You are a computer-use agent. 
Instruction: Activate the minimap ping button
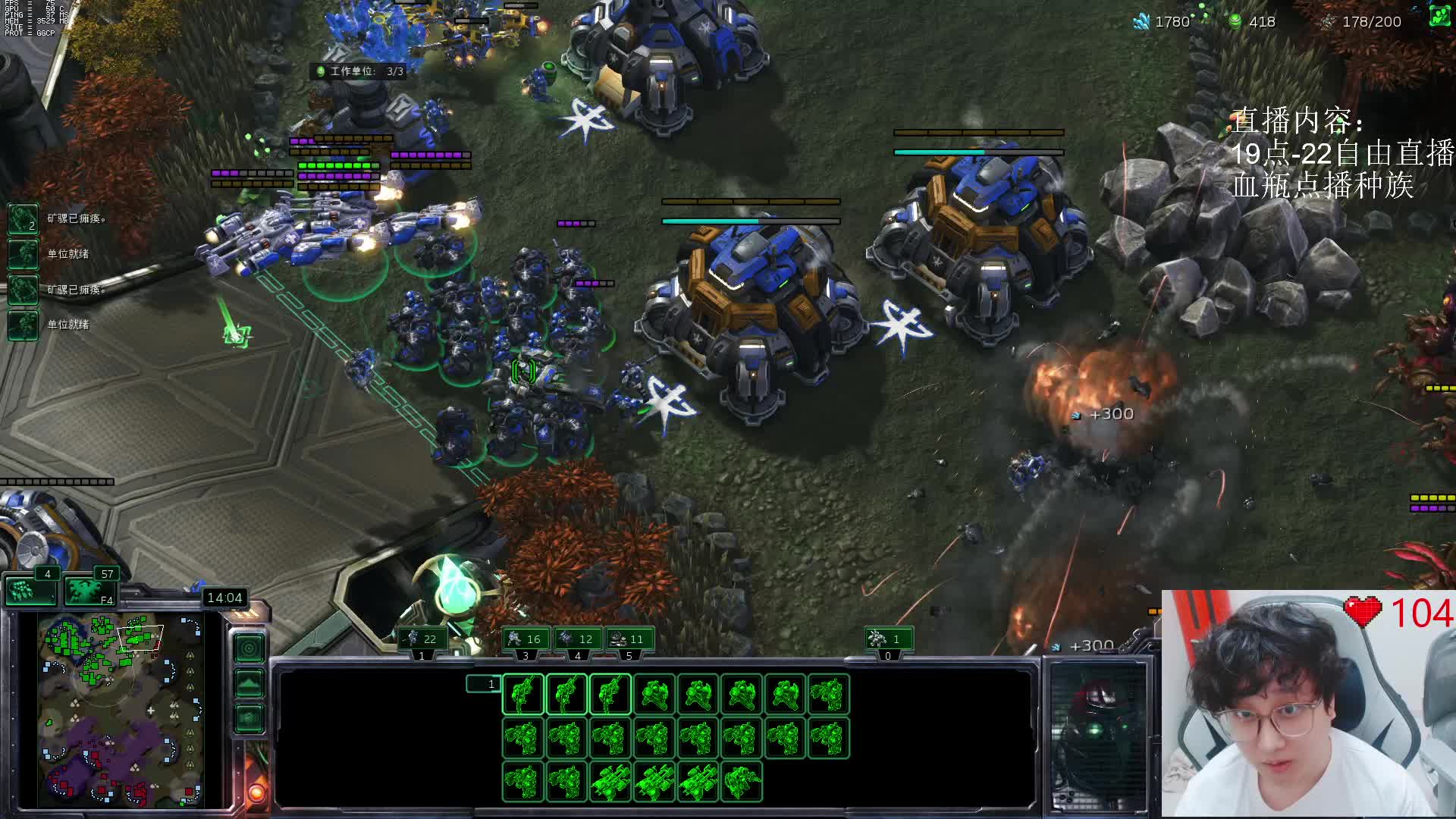[249, 648]
